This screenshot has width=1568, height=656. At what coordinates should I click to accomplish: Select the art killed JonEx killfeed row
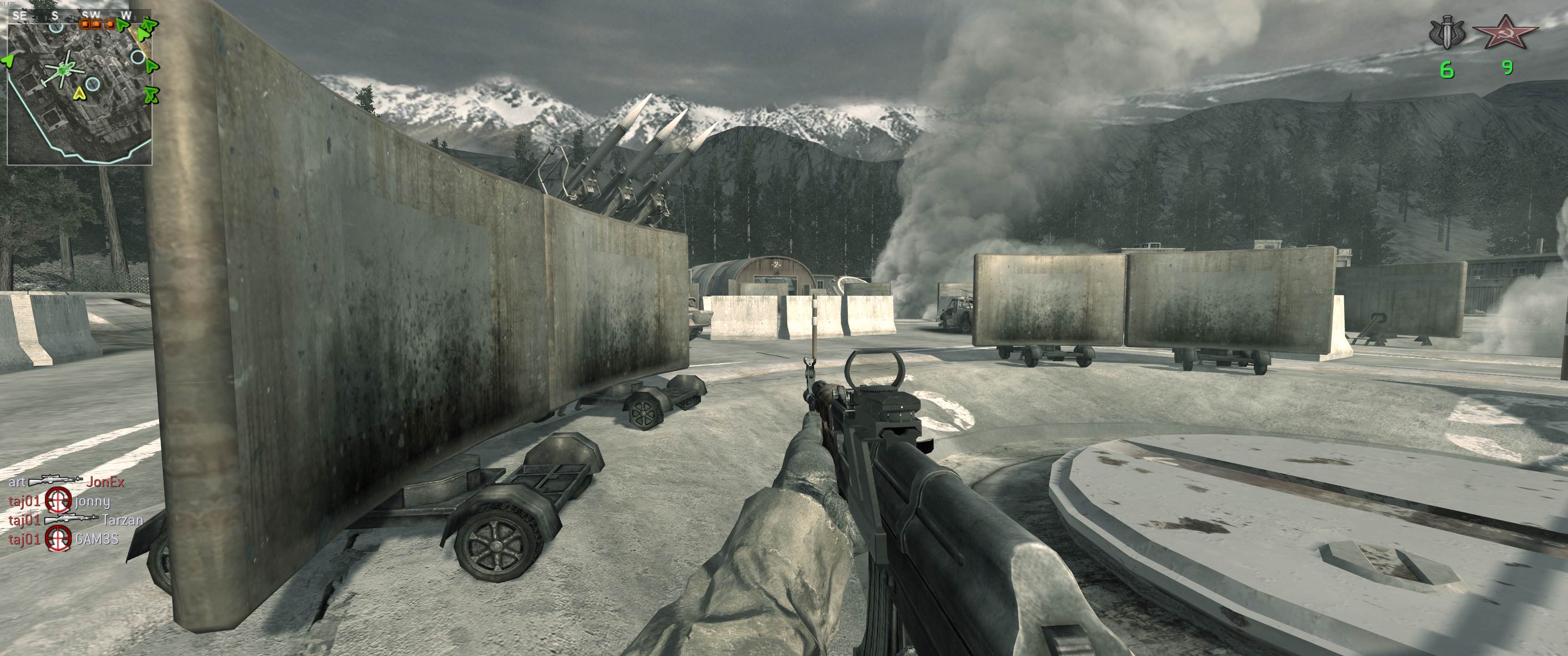(67, 482)
